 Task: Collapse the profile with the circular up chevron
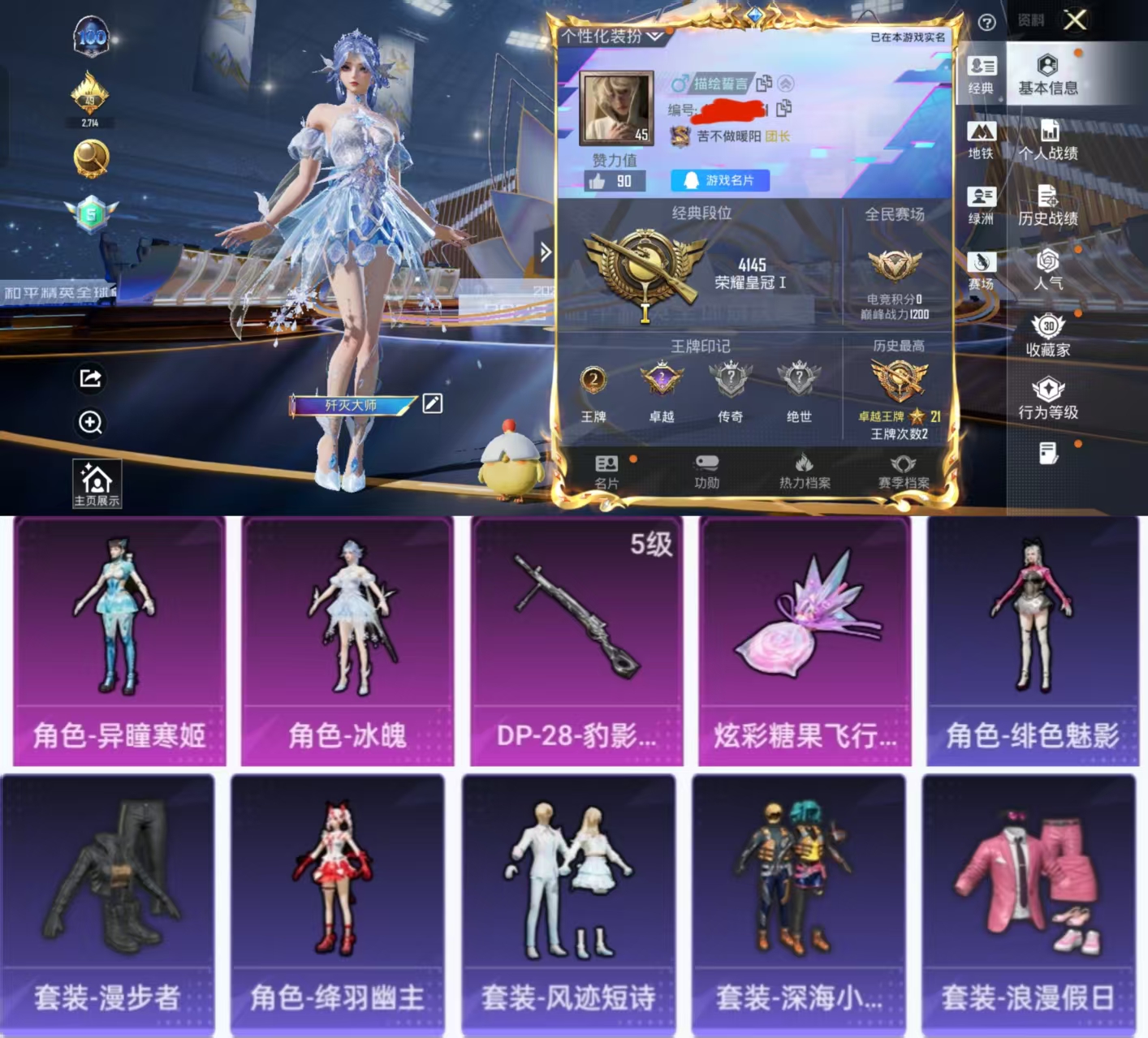(784, 81)
